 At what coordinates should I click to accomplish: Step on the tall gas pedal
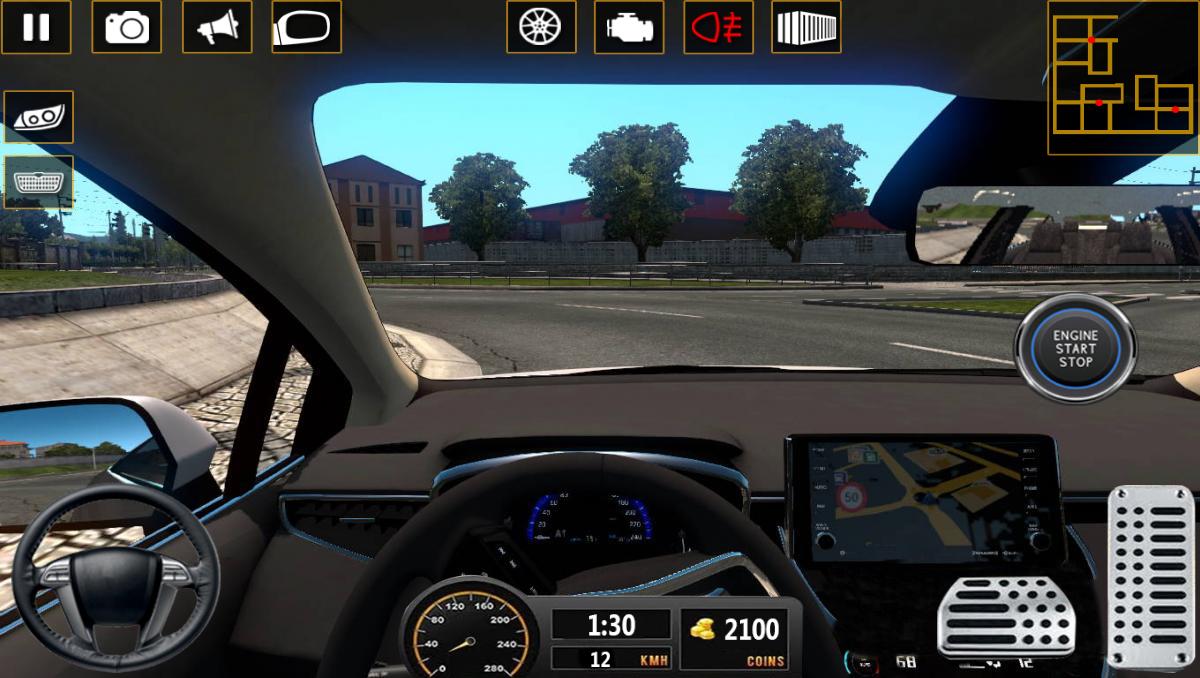click(x=1151, y=575)
